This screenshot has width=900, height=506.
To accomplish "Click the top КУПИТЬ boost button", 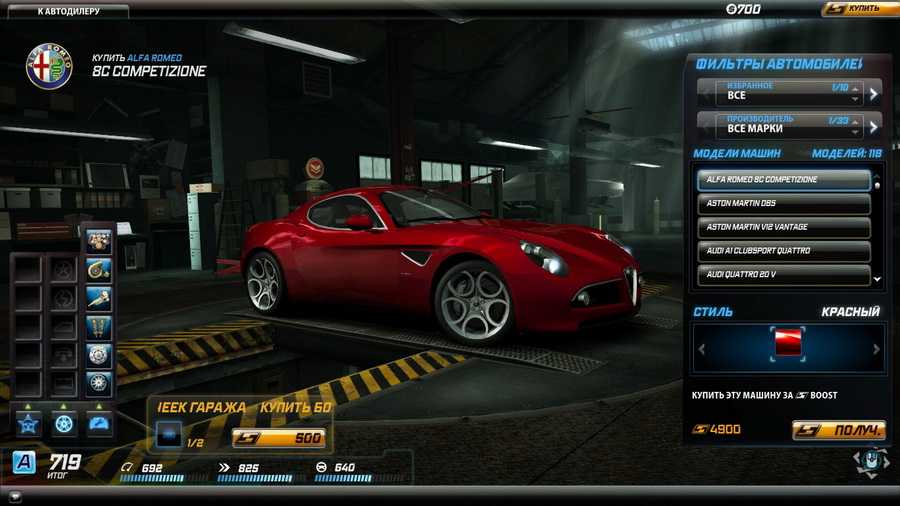I will [859, 9].
